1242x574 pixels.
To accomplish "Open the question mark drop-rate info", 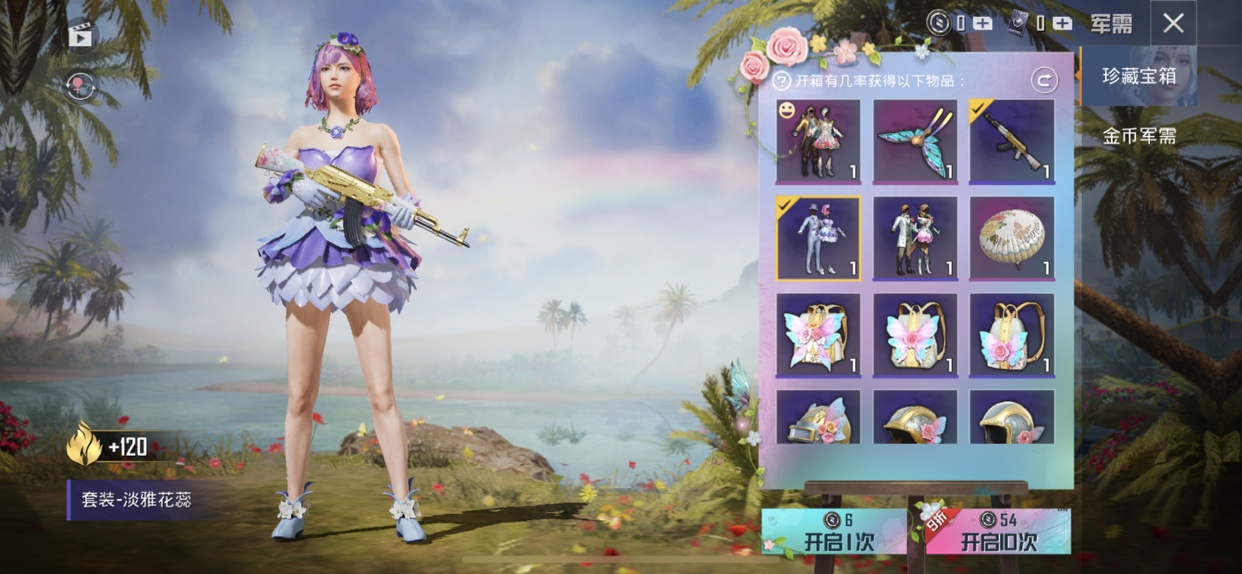I will [x=783, y=81].
